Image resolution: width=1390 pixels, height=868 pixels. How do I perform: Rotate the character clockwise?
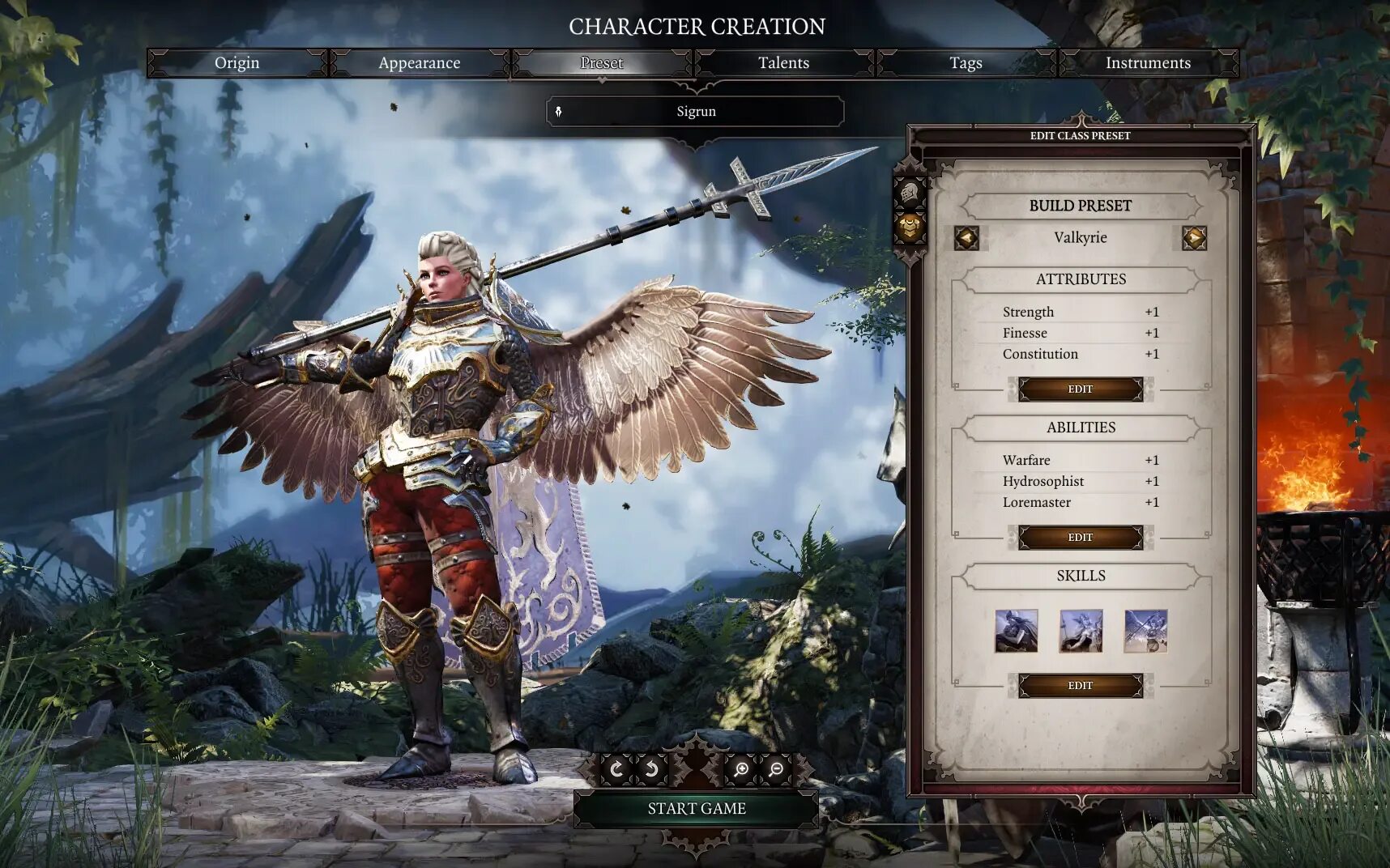tap(616, 769)
